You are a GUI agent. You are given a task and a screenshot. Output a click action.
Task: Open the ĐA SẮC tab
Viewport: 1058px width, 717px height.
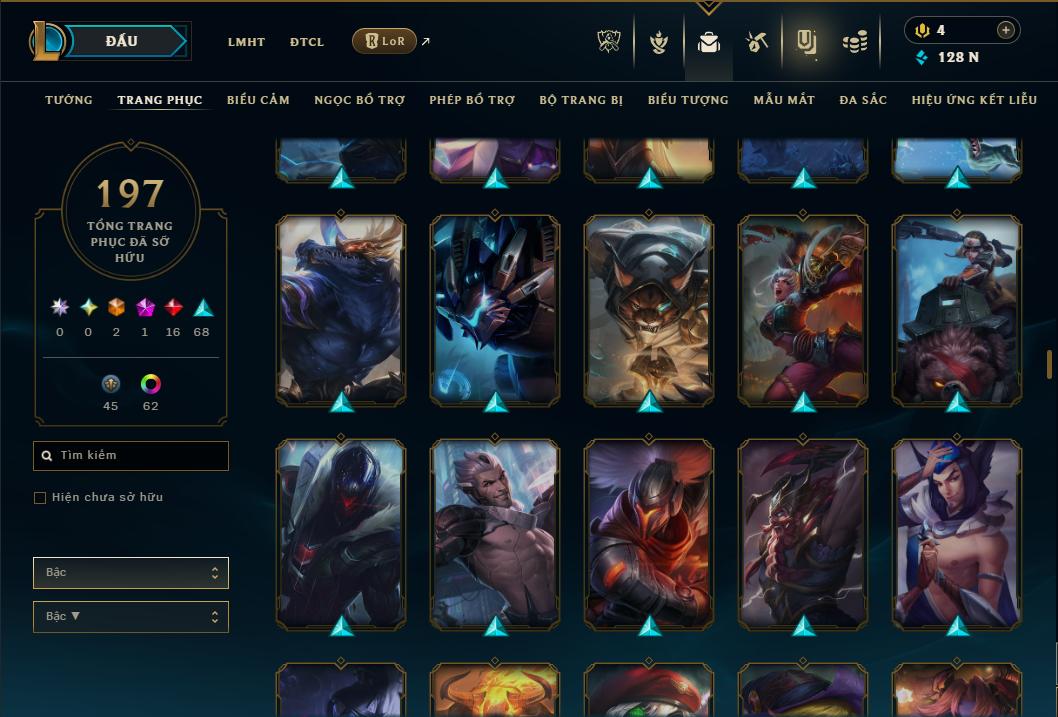coord(863,100)
